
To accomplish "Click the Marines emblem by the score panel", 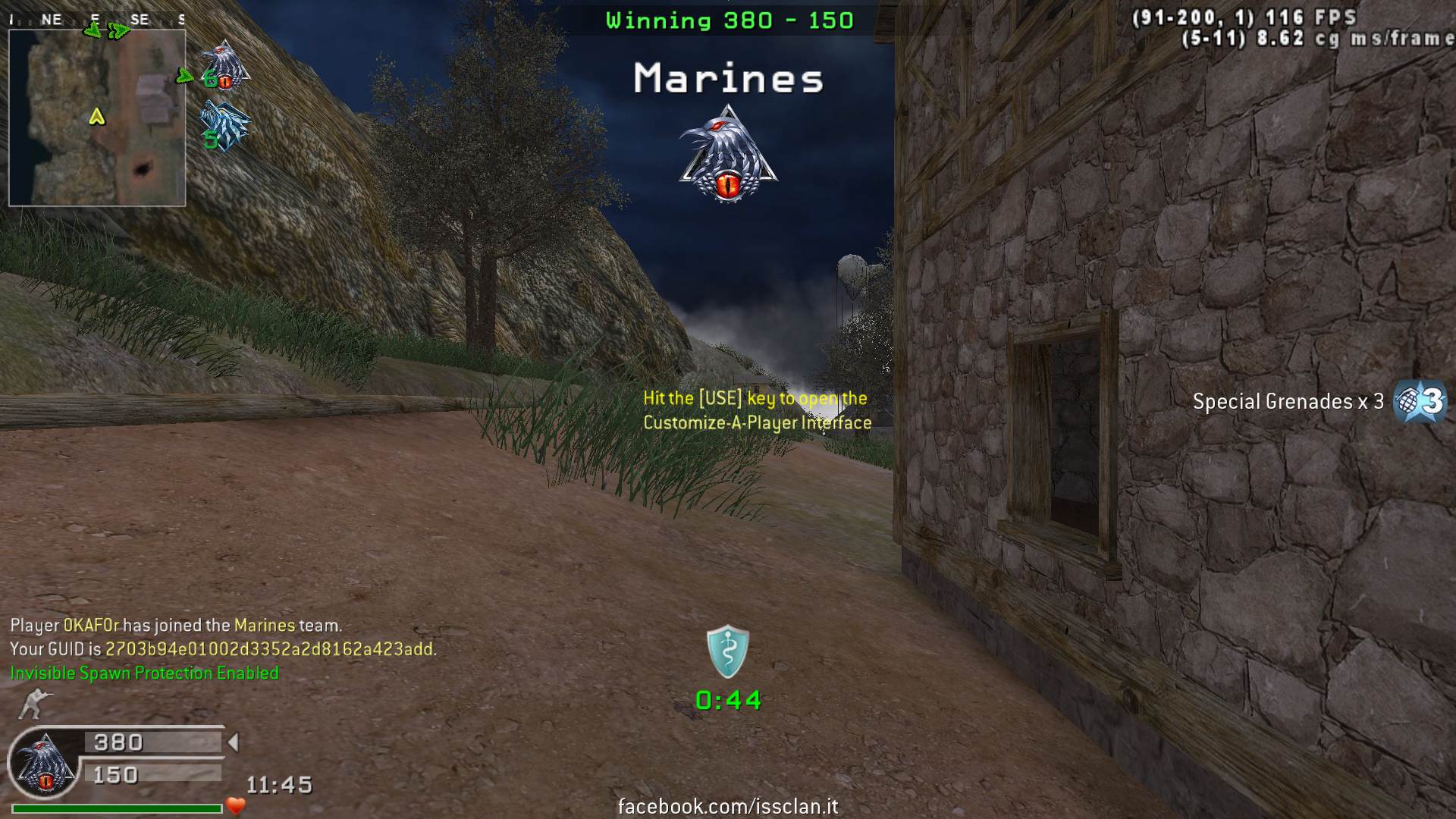I will (44, 762).
